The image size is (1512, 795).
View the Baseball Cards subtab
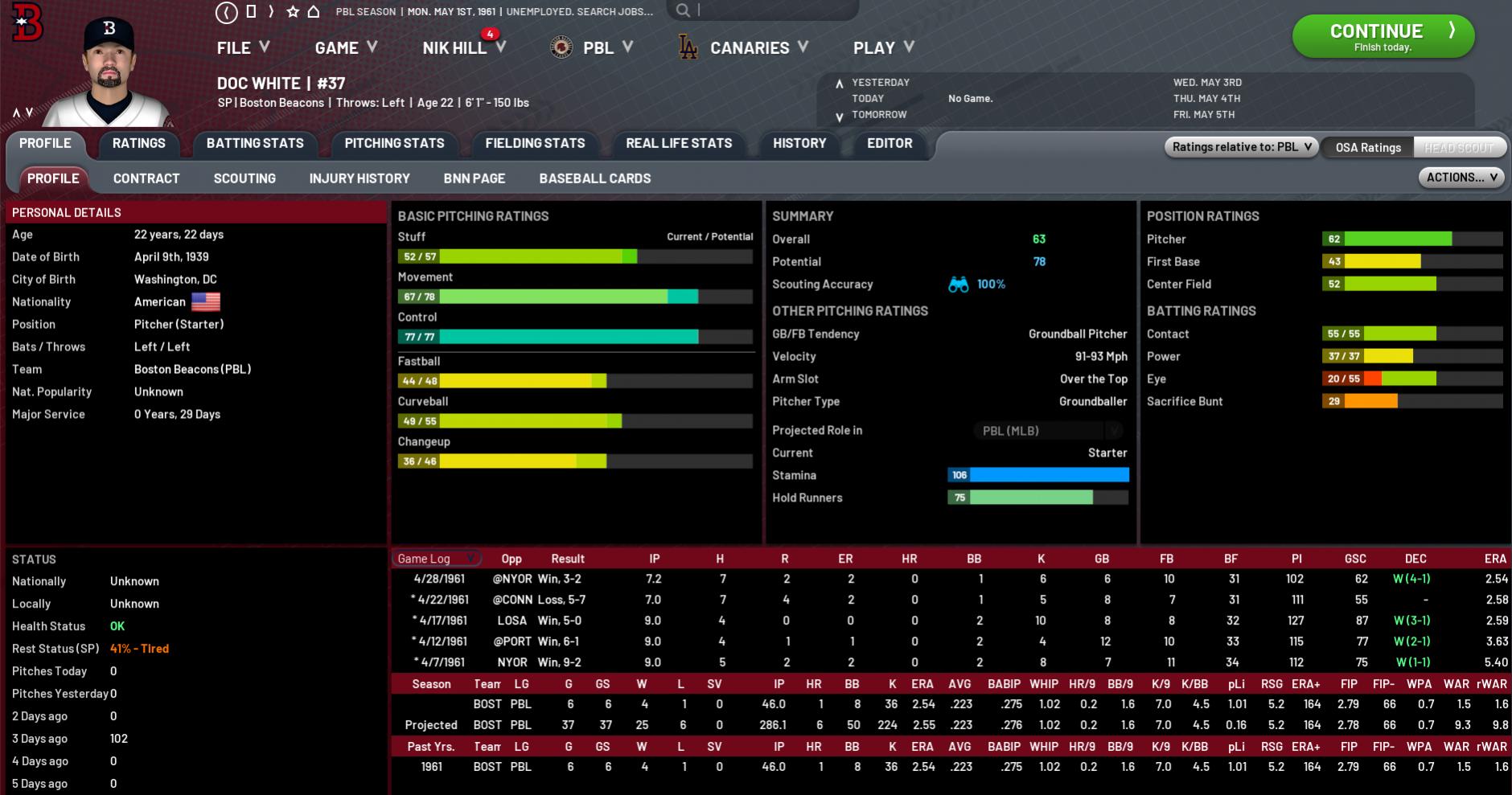tap(595, 178)
